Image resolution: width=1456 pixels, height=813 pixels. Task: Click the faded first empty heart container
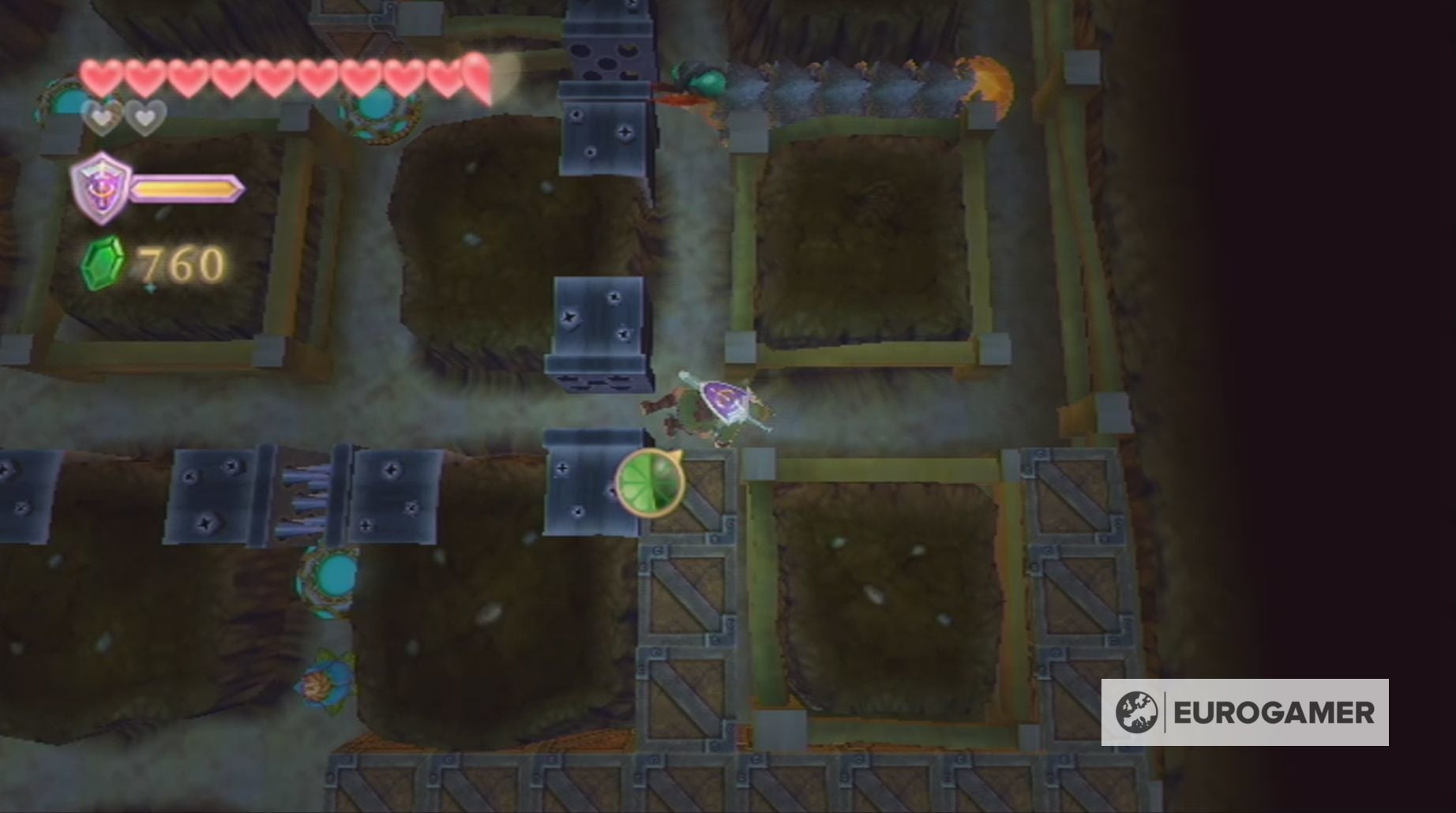[98, 118]
